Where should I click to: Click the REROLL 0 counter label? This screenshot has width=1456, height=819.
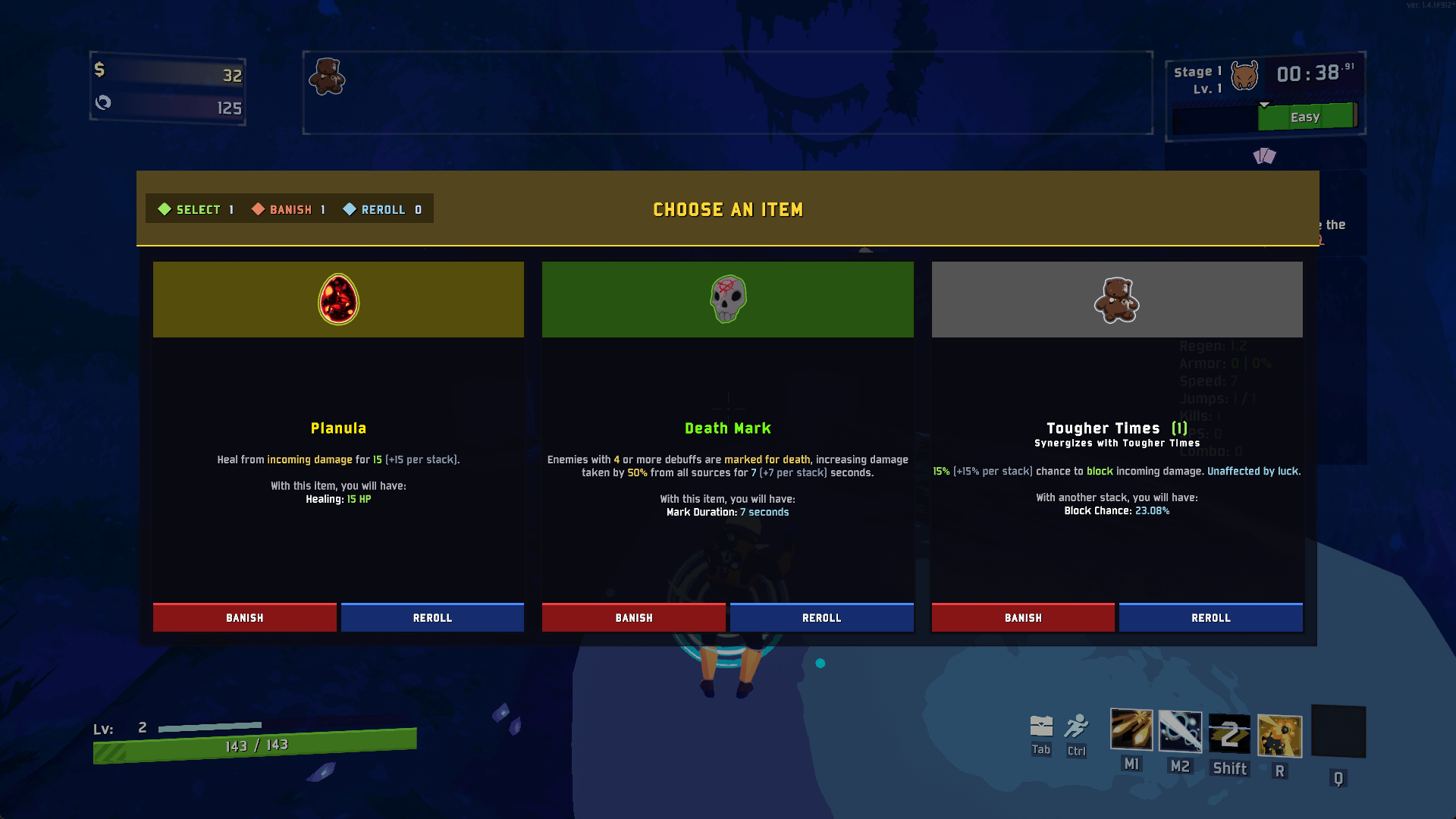(389, 209)
